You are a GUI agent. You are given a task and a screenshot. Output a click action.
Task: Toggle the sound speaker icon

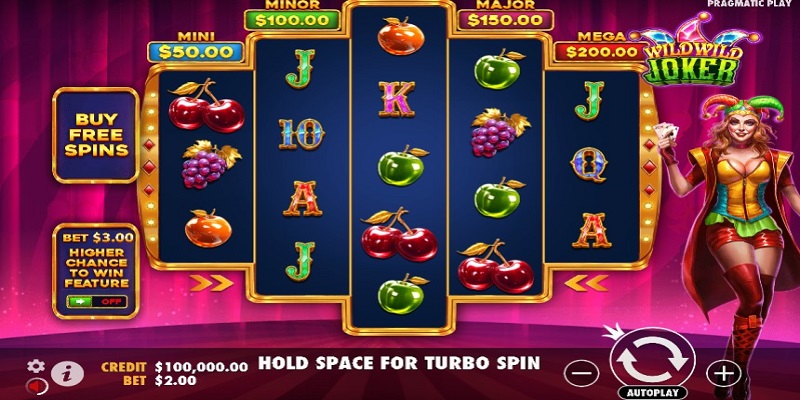pos(35,385)
